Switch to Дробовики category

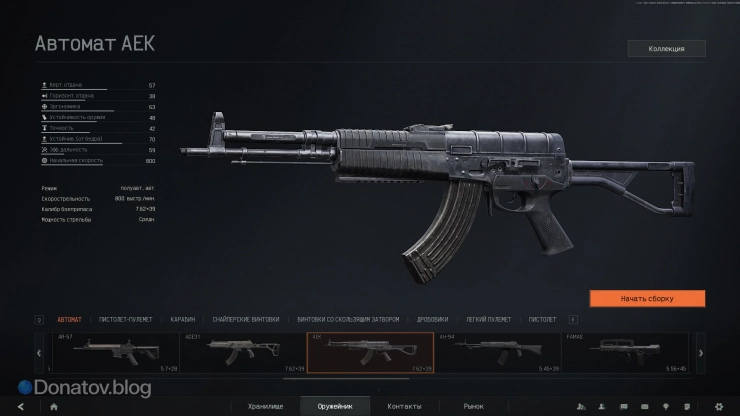click(x=433, y=319)
